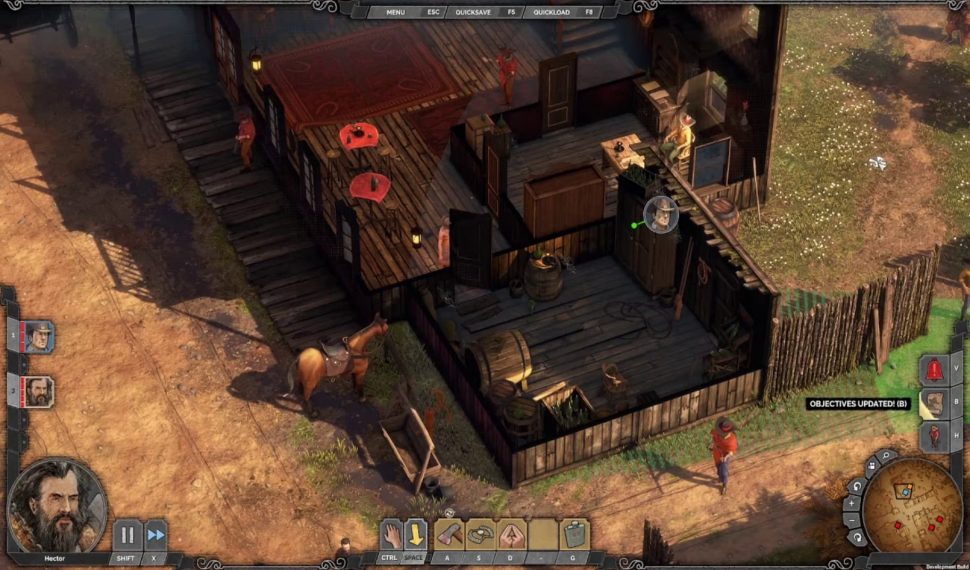Select the axe ability
Image resolution: width=970 pixels, height=570 pixels.
(x=450, y=534)
